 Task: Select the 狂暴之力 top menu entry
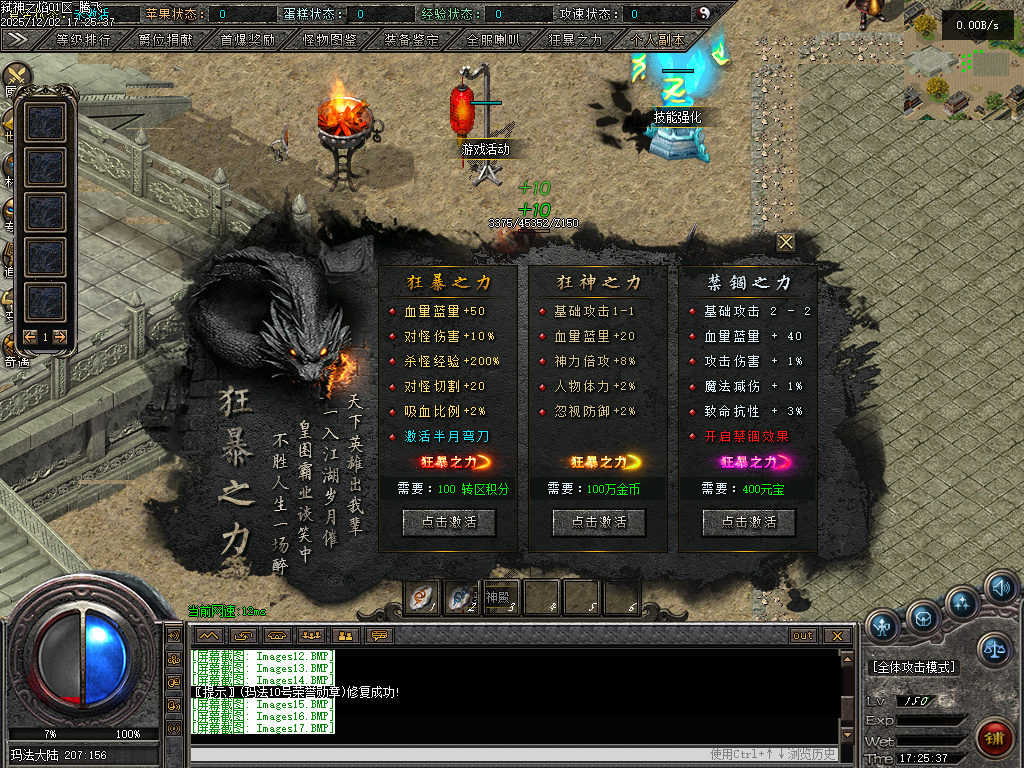(575, 40)
